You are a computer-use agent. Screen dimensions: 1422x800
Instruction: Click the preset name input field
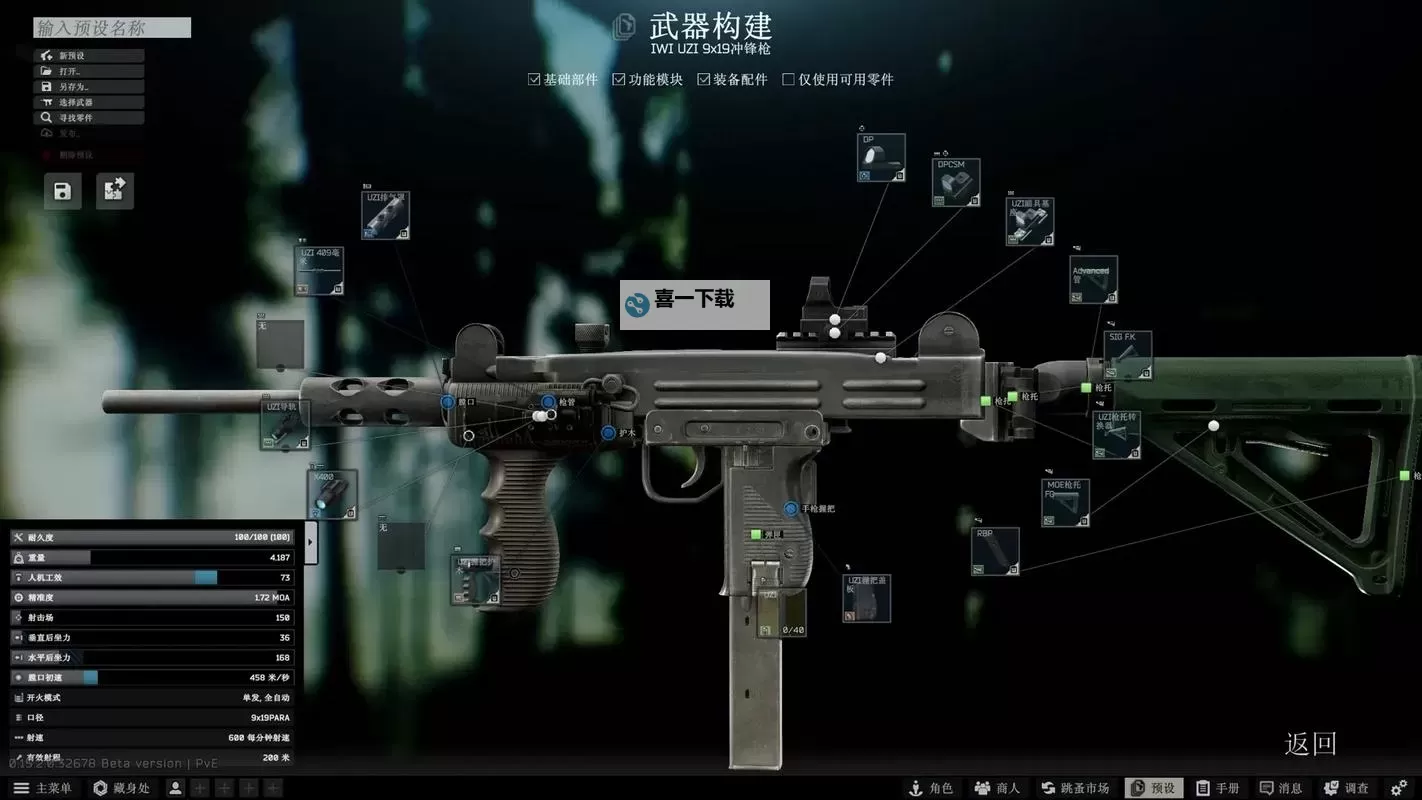pyautogui.click(x=110, y=27)
